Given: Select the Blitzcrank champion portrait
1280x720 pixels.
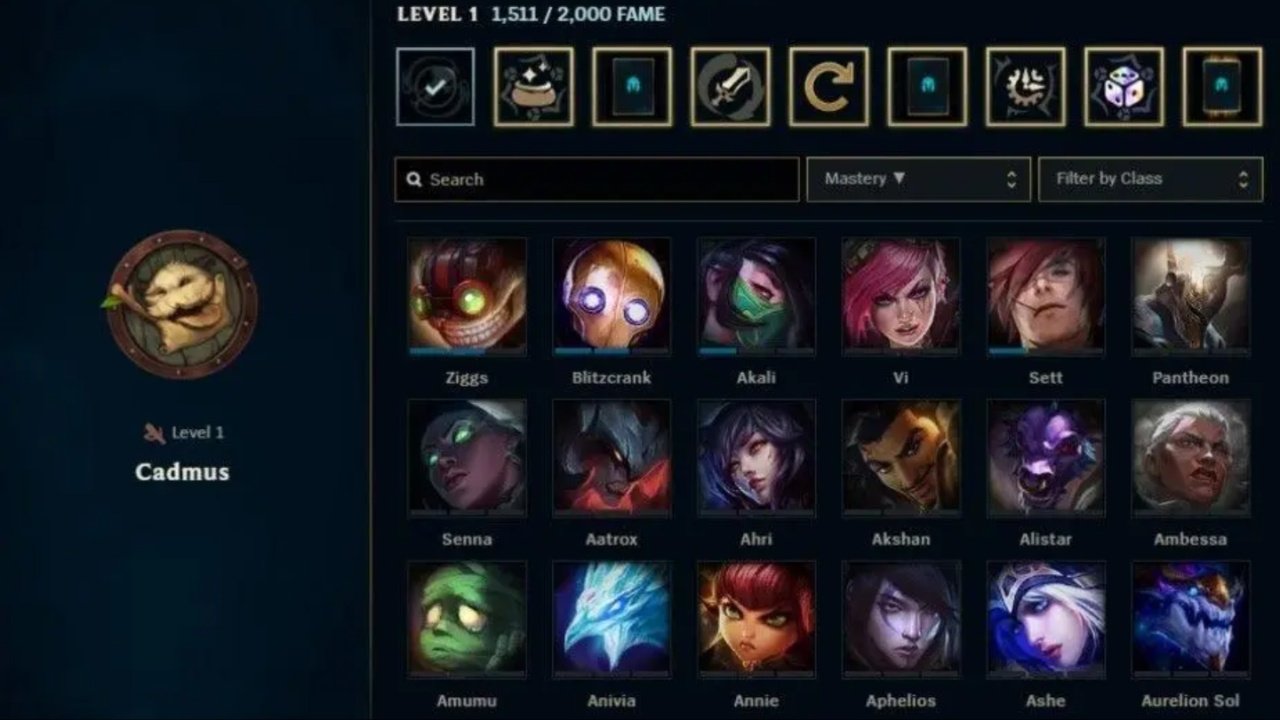Looking at the screenshot, I should (x=612, y=293).
